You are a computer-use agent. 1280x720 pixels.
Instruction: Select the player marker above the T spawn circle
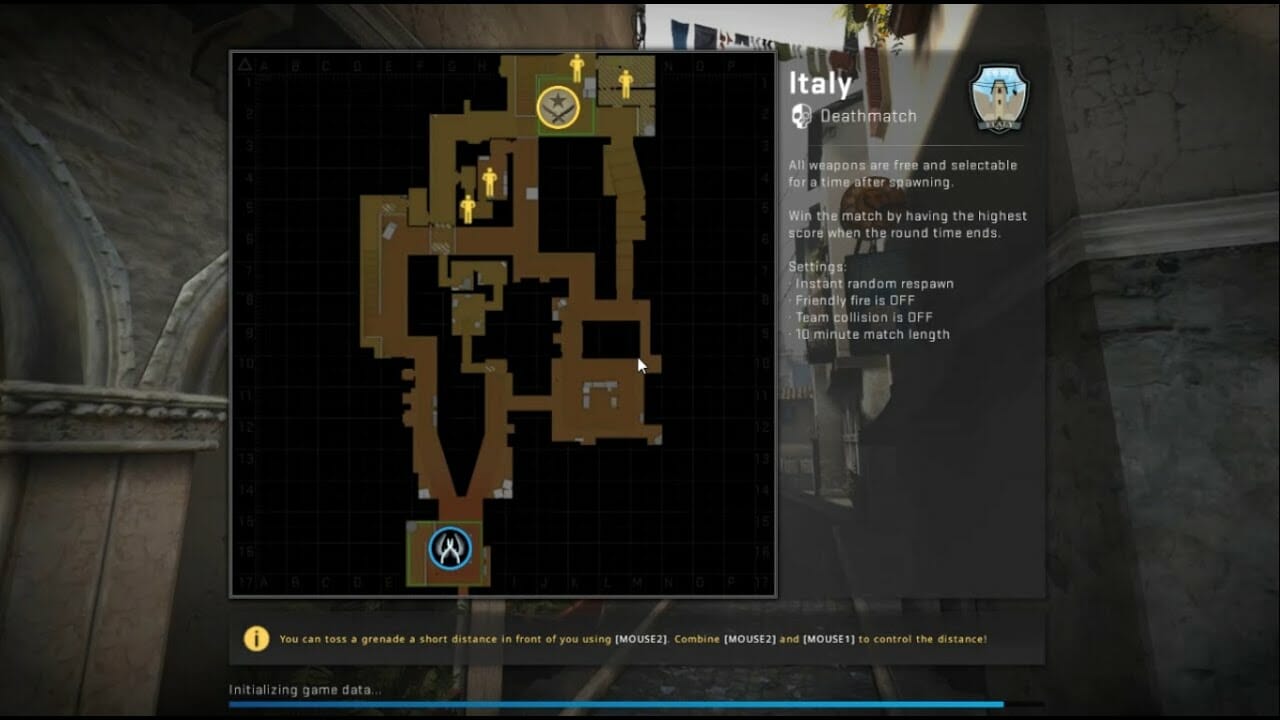tap(578, 68)
